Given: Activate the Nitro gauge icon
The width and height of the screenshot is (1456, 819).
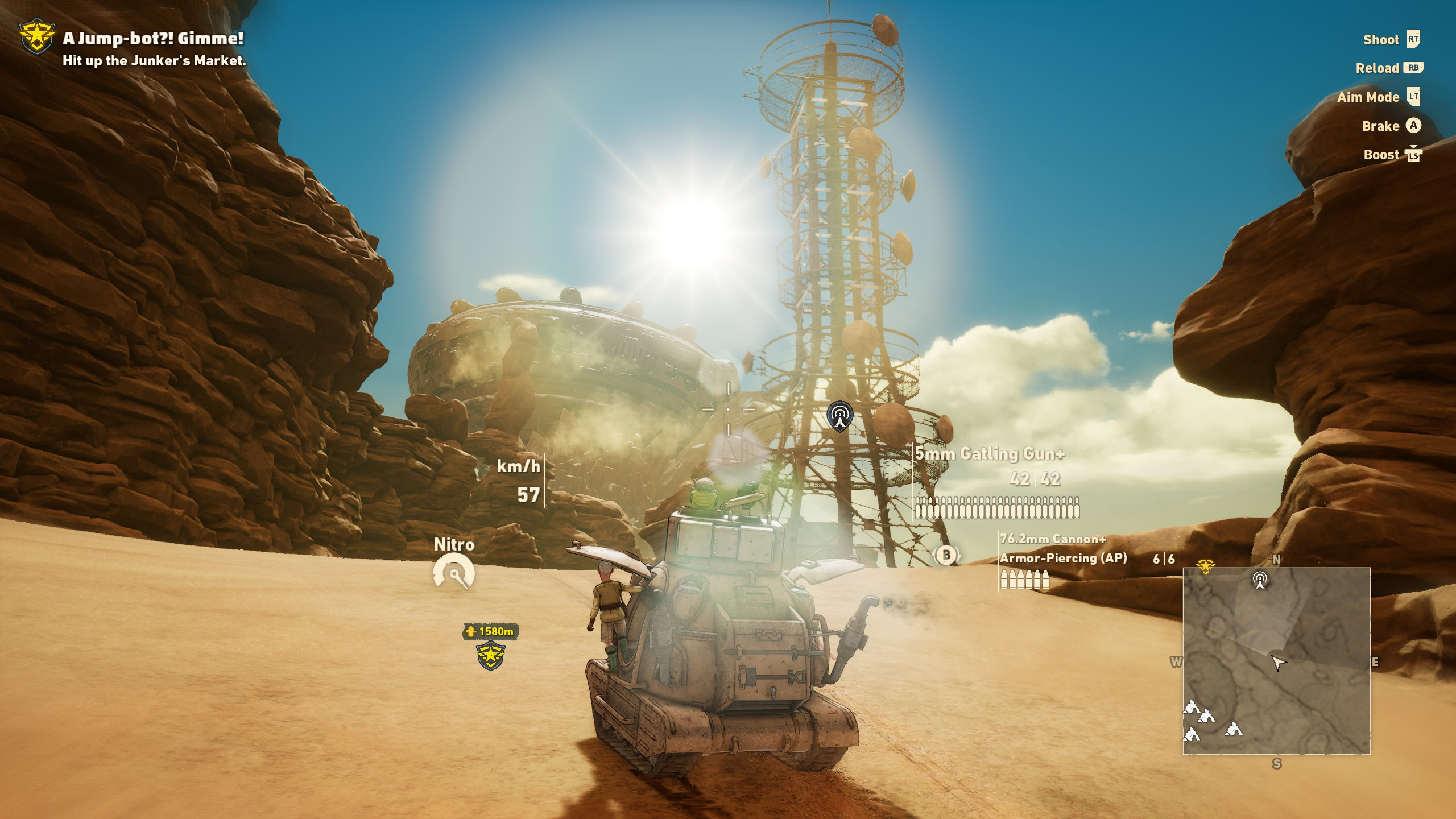Looking at the screenshot, I should click(x=453, y=572).
